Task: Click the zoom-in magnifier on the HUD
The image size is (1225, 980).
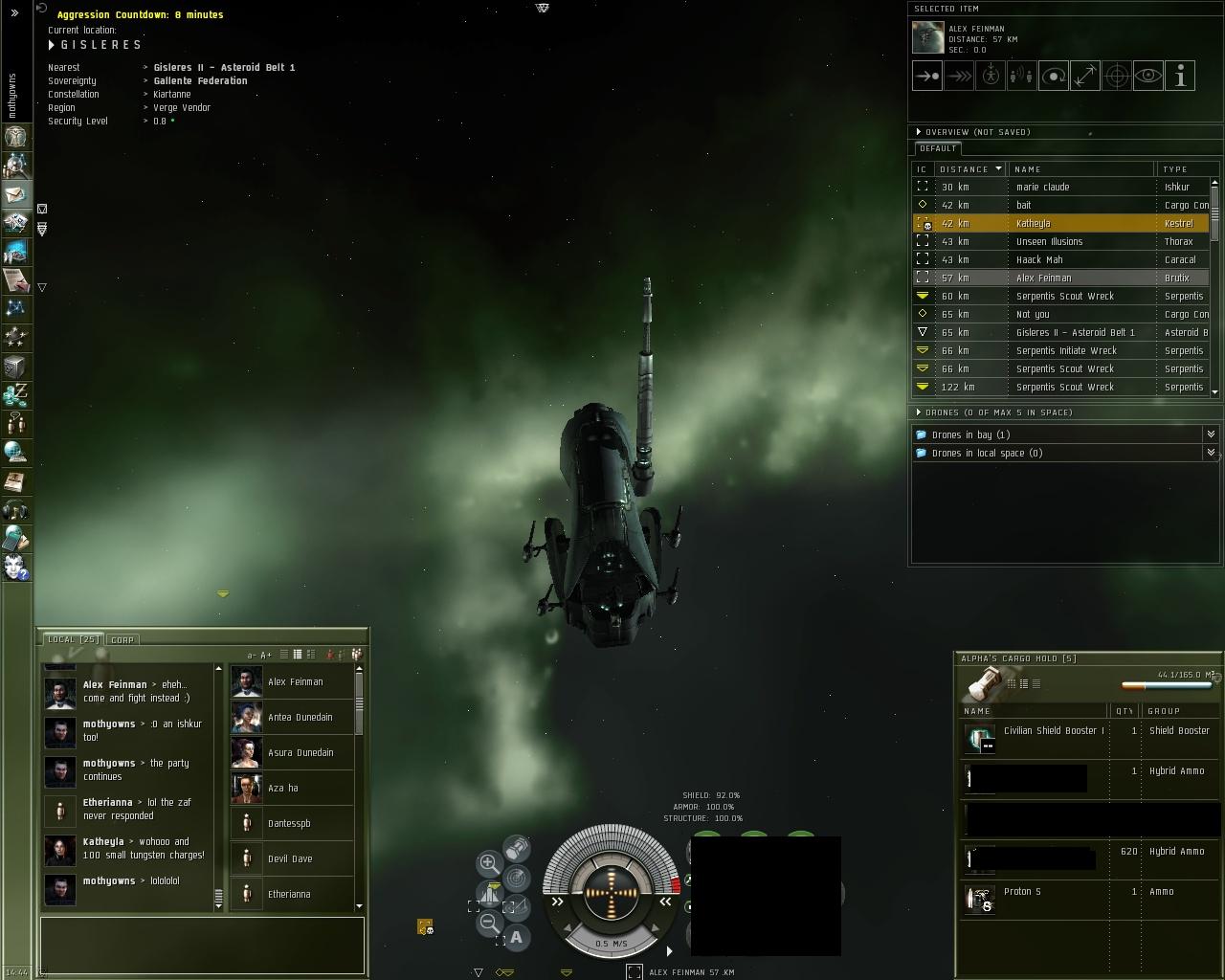Action: [488, 863]
